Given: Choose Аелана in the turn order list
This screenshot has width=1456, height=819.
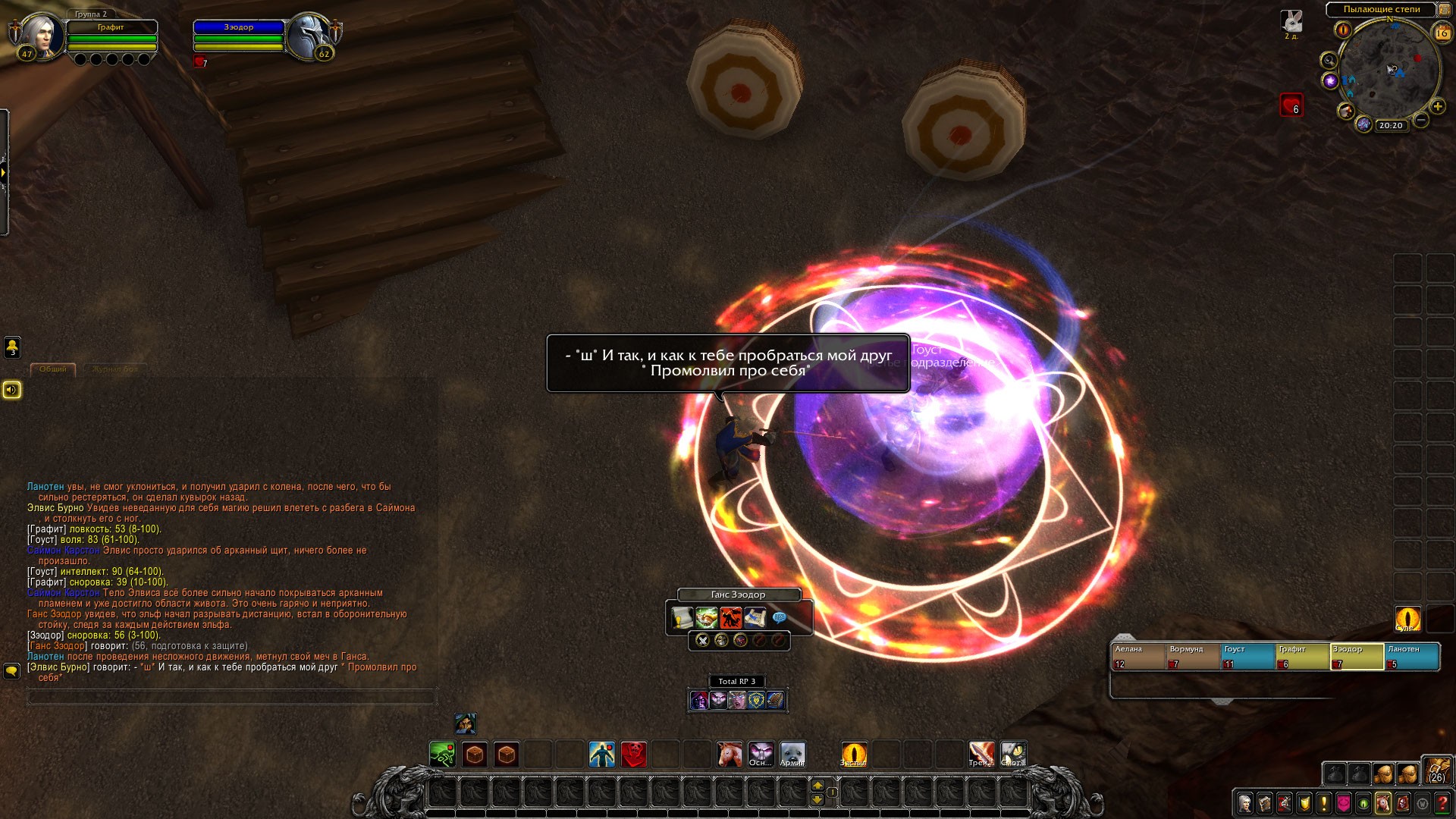Looking at the screenshot, I should [x=1137, y=657].
